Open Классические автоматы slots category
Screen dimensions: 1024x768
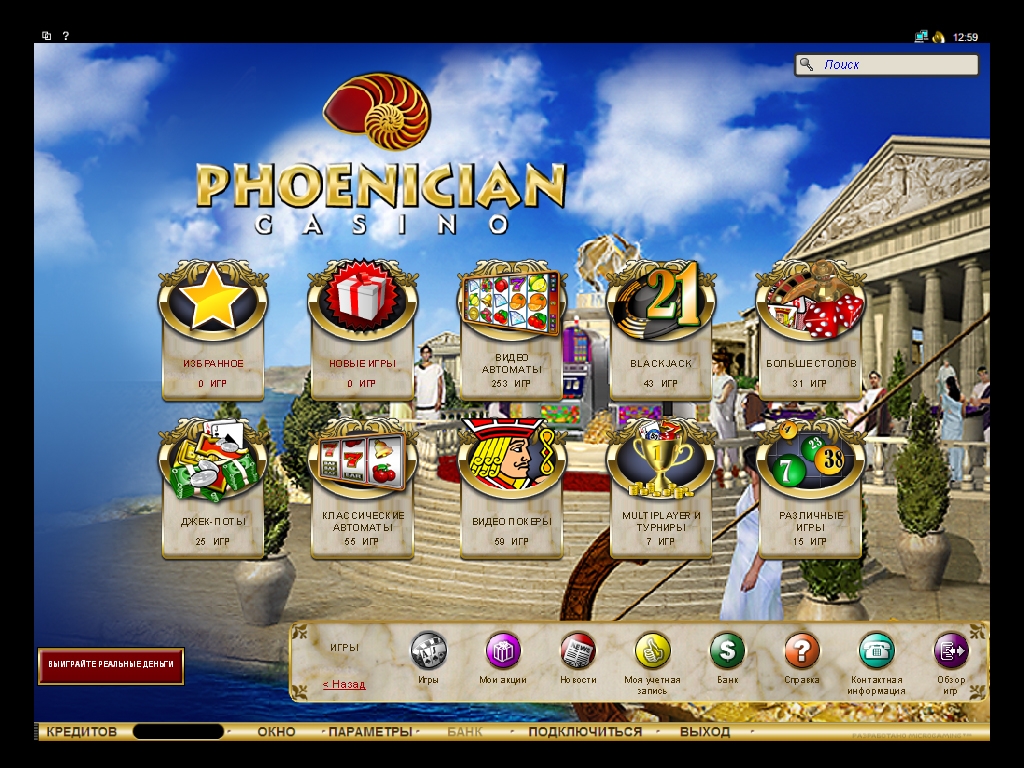pos(362,488)
